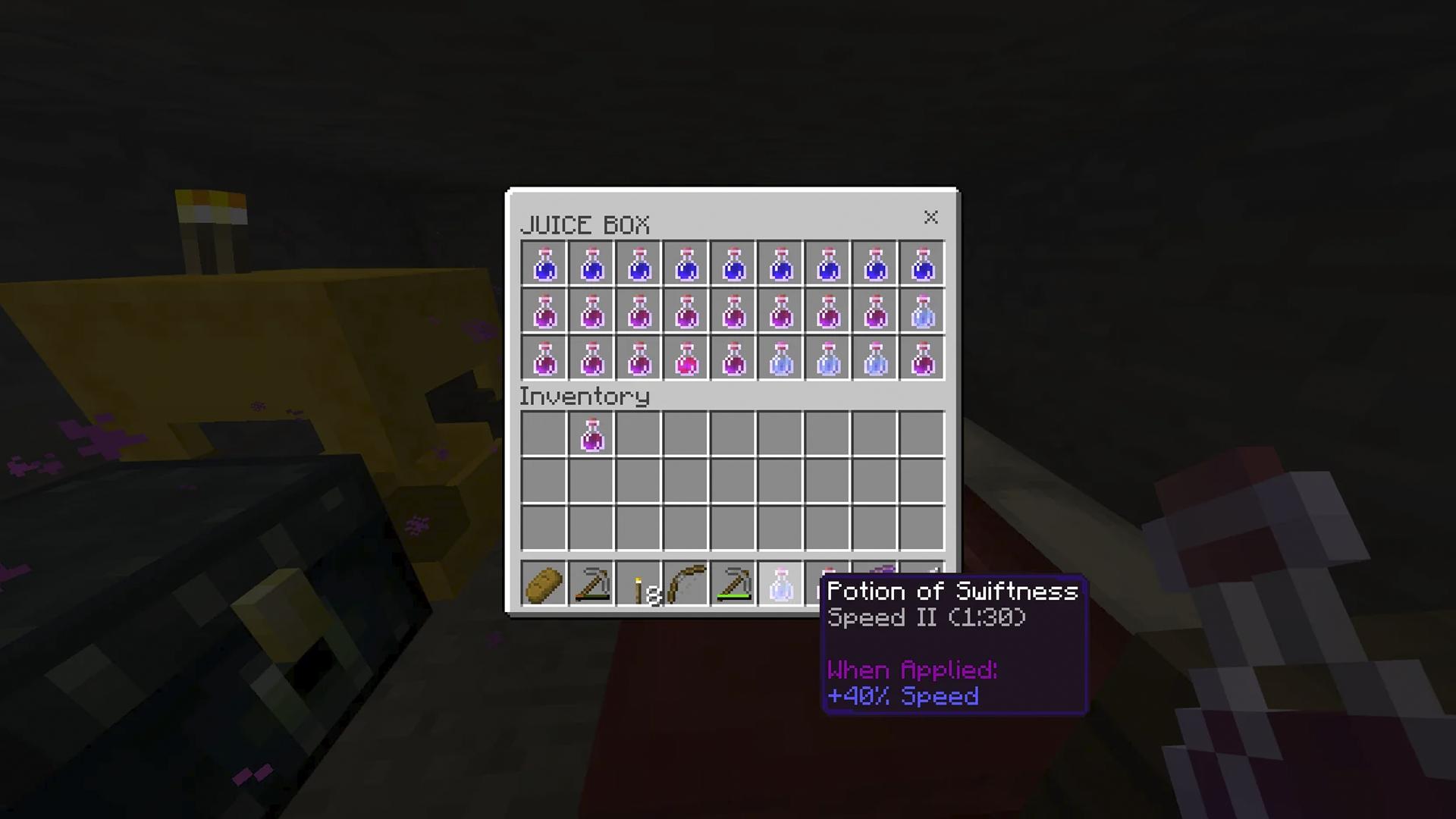Close the Juice Box window

tap(931, 218)
